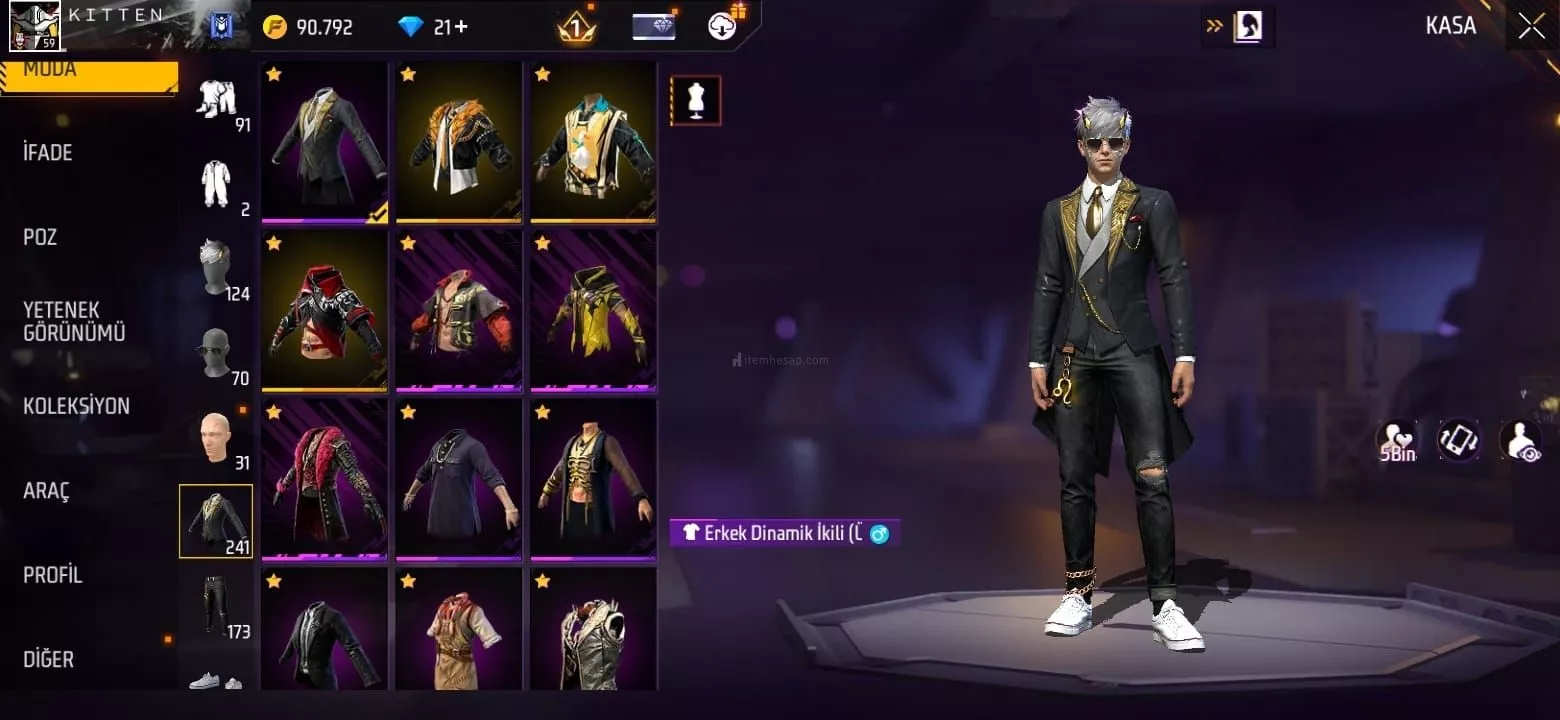
Task: Choose the red fur collar coat
Action: [x=324, y=479]
